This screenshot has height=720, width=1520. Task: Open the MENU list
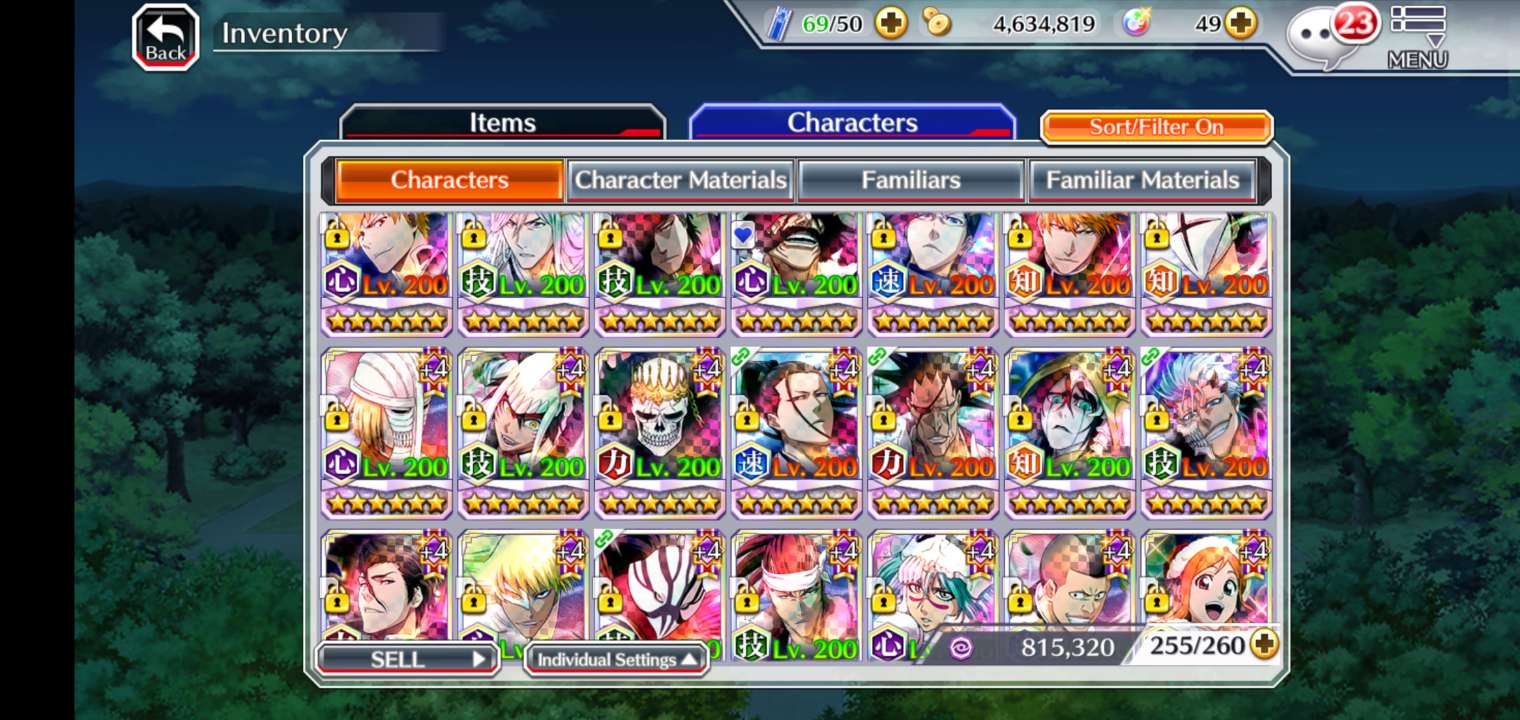point(1417,37)
